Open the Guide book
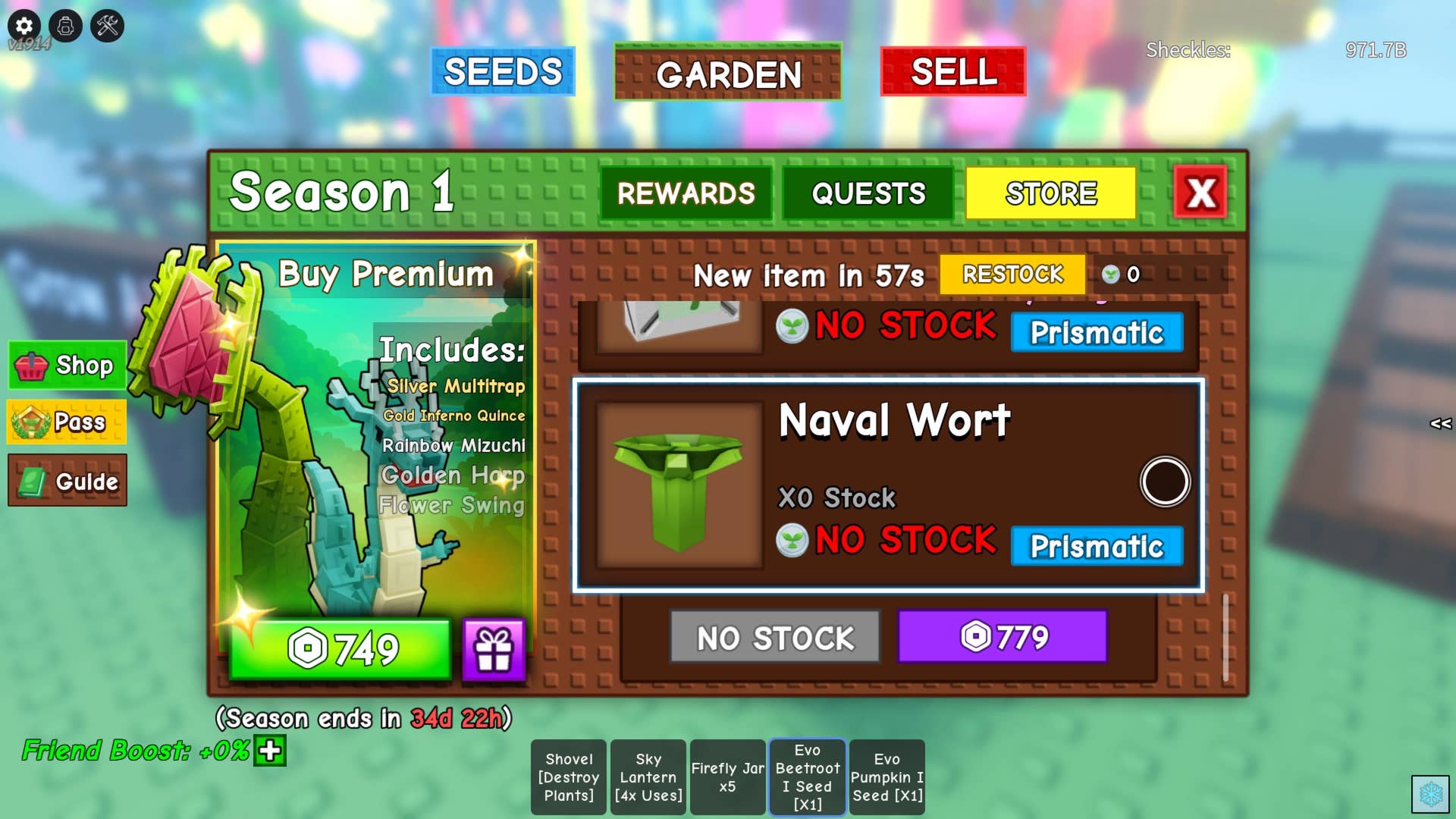The height and width of the screenshot is (819, 1456). (x=67, y=481)
